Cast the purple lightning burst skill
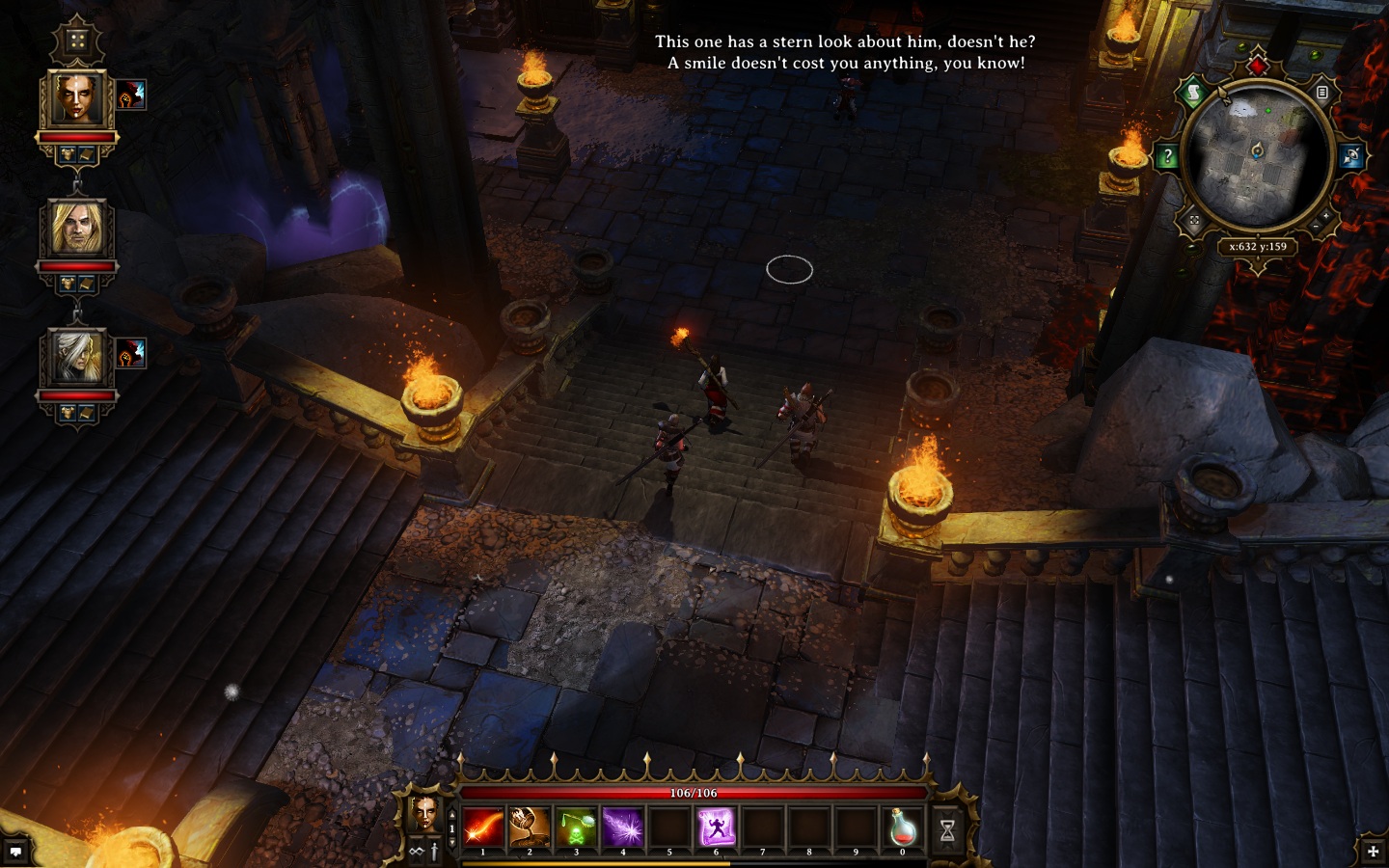Image resolution: width=1389 pixels, height=868 pixels. (x=622, y=827)
